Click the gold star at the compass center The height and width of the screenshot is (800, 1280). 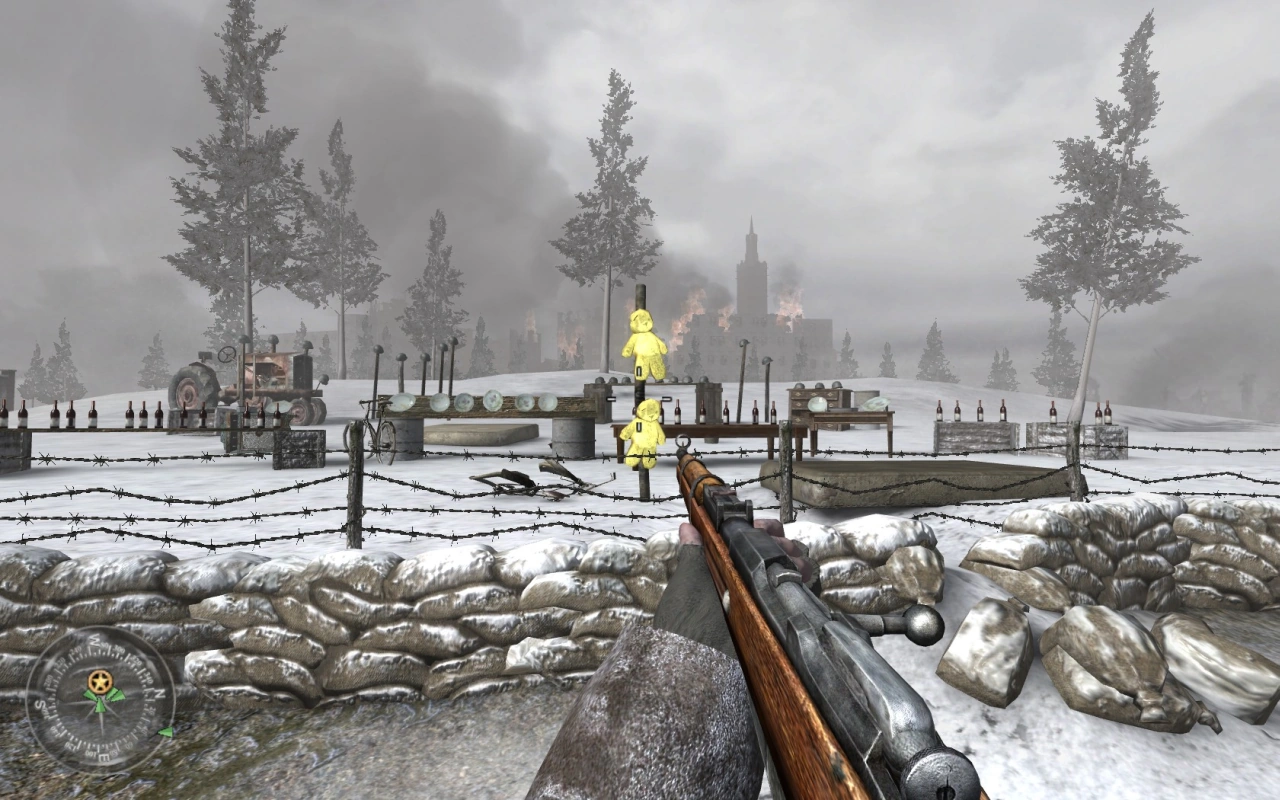click(x=100, y=681)
